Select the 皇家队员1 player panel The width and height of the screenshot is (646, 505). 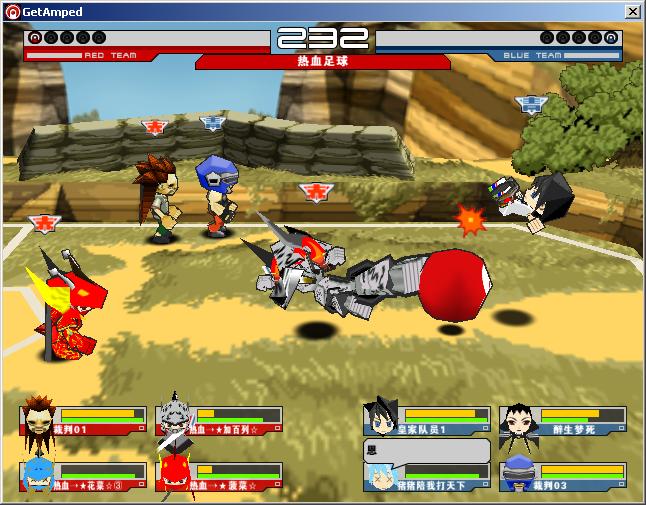point(427,421)
